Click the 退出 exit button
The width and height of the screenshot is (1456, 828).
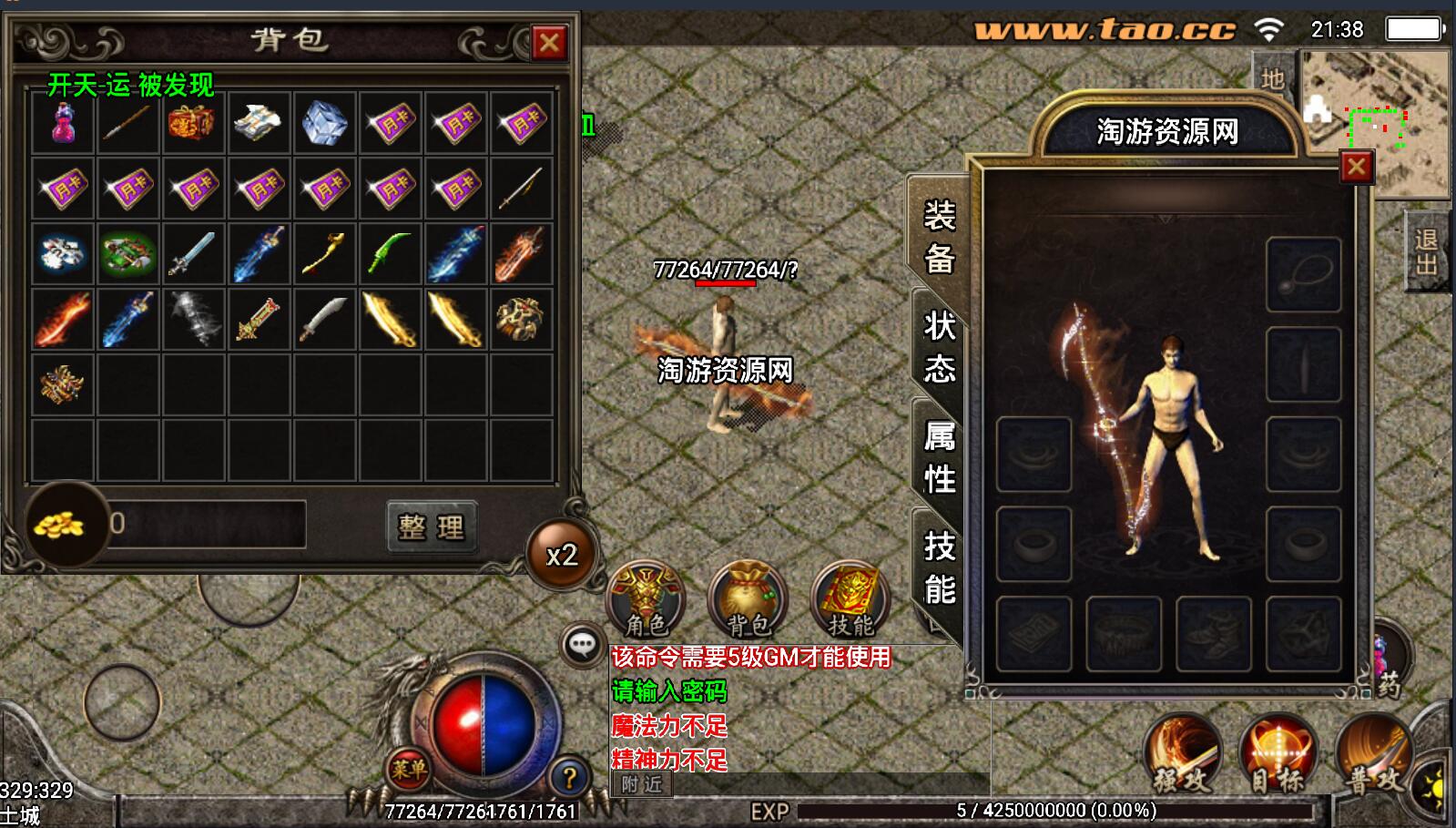point(1425,251)
